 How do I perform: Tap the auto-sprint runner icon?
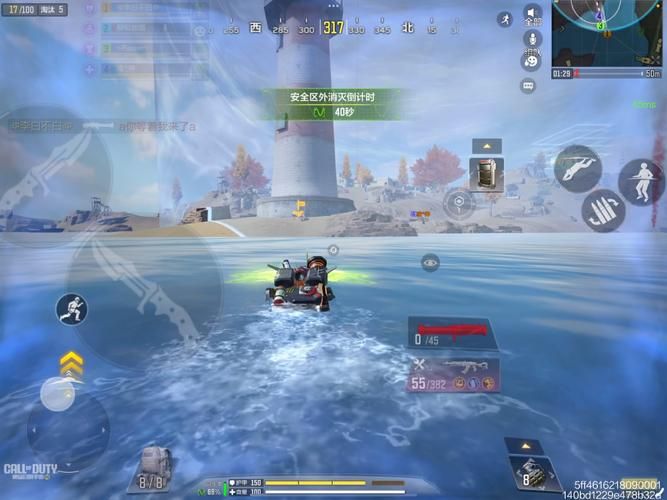point(505,18)
